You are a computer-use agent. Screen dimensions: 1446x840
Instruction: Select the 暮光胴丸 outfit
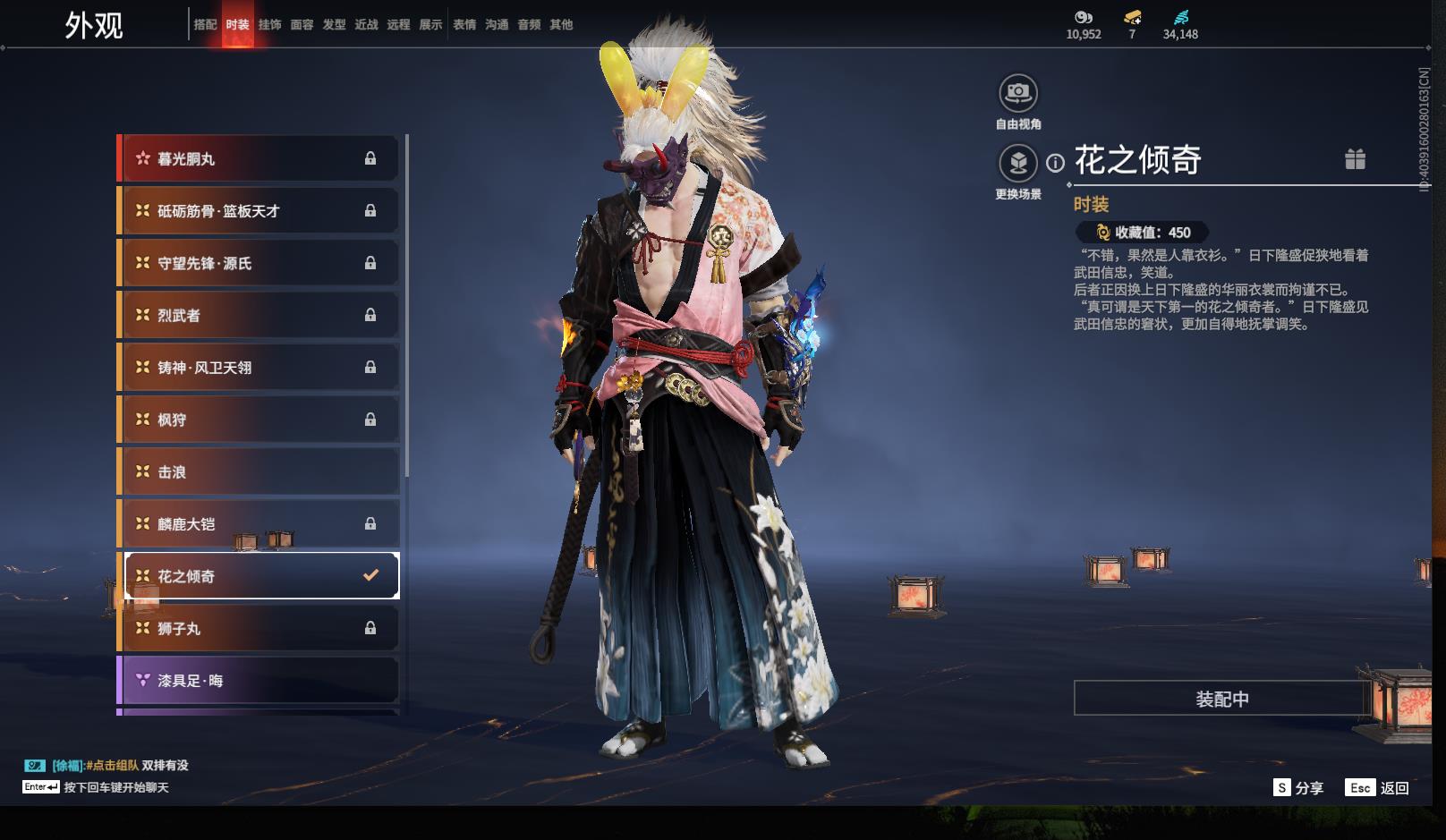(259, 159)
